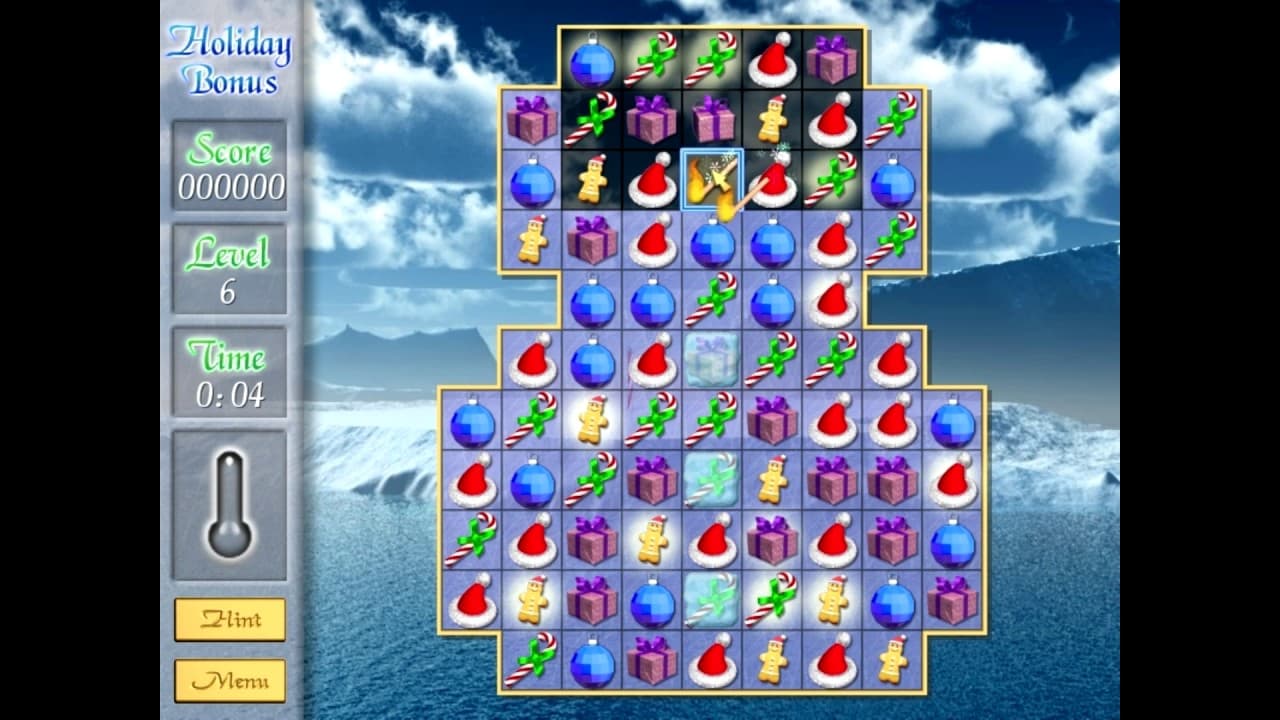The width and height of the screenshot is (1280, 720).
Task: Request a Hint
Action: pos(231,620)
